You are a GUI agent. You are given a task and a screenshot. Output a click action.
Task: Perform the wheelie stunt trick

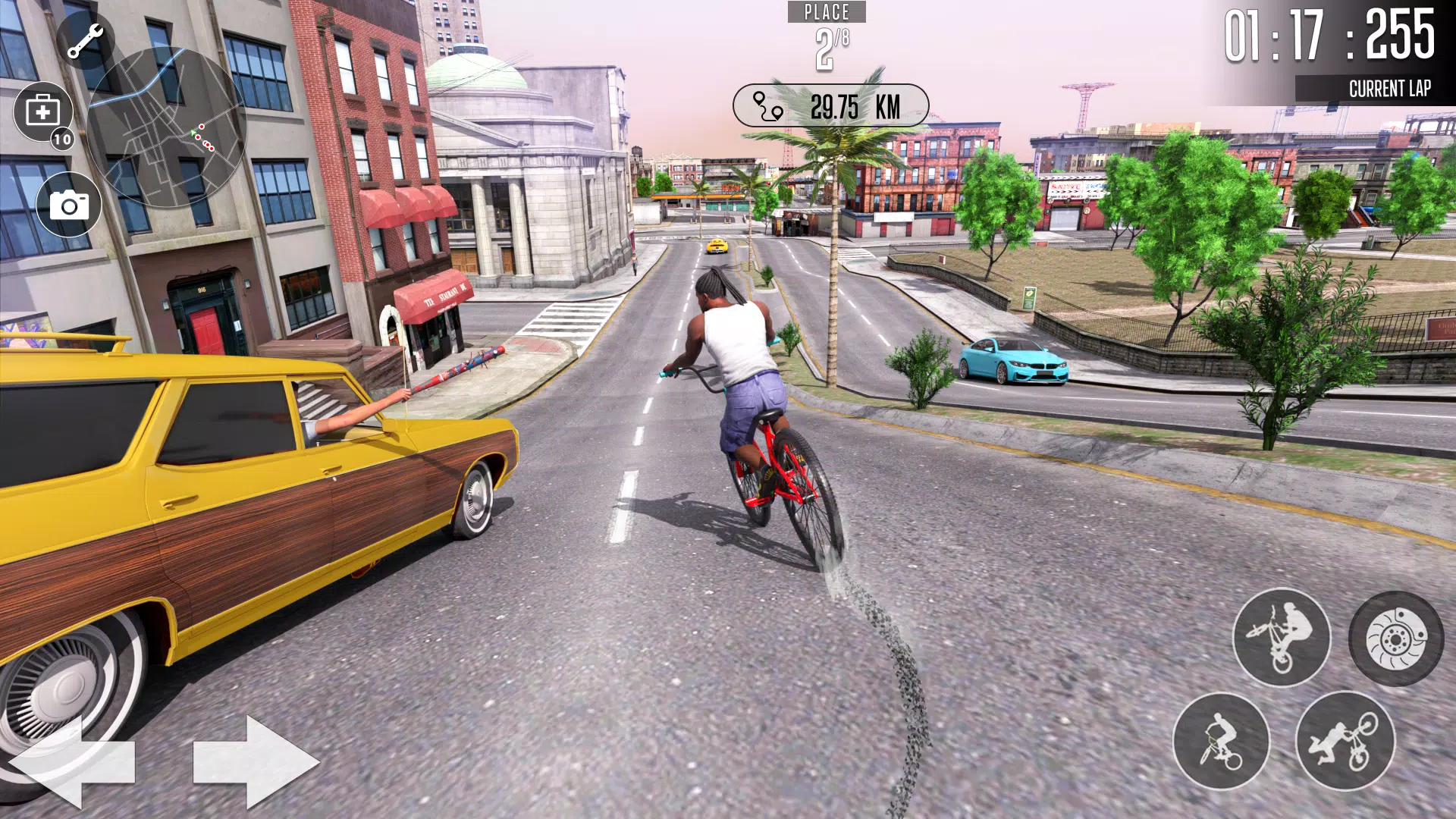click(x=1281, y=637)
